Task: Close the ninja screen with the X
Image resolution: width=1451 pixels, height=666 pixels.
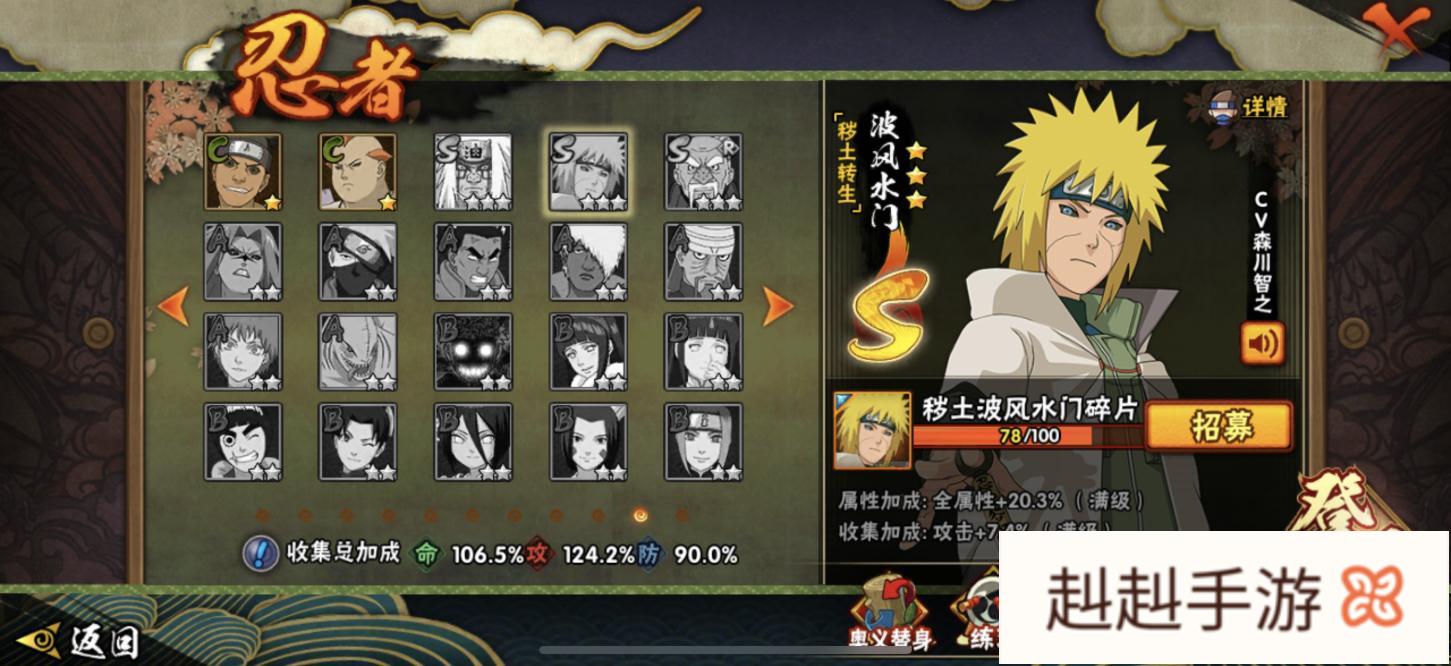Action: click(1397, 30)
